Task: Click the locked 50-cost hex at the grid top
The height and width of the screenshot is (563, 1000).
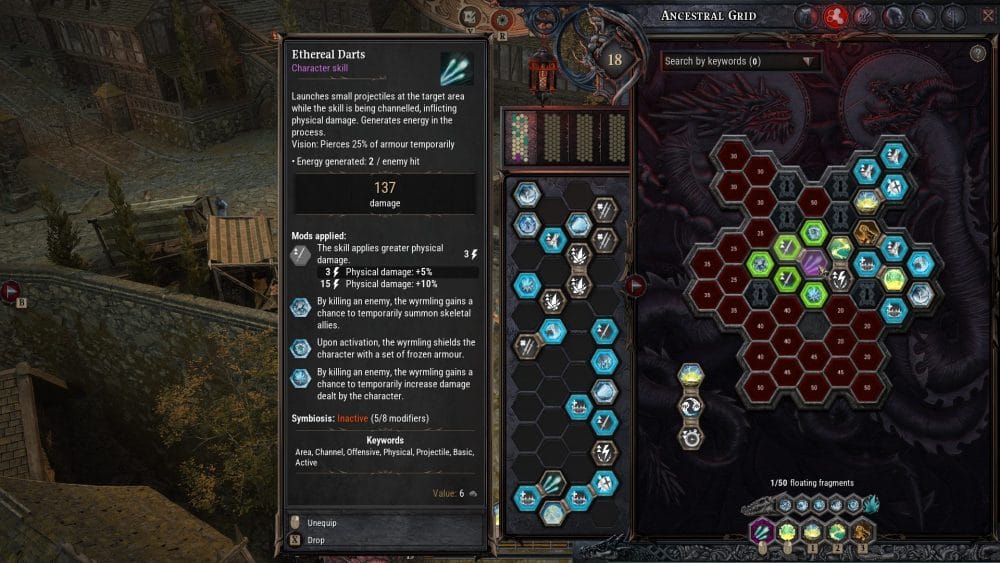Action: click(x=815, y=203)
